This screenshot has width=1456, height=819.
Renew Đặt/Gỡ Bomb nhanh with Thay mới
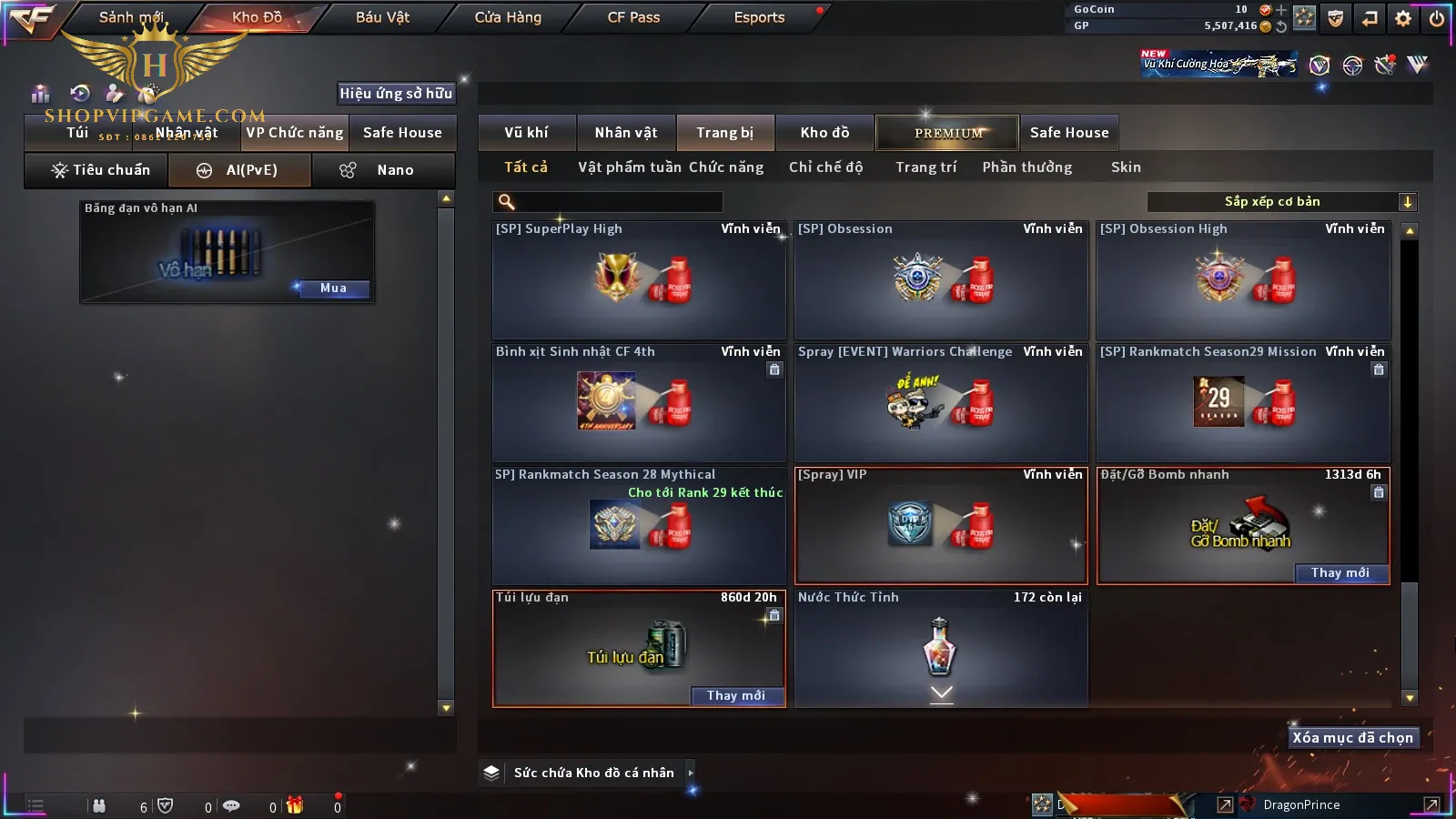(1340, 573)
